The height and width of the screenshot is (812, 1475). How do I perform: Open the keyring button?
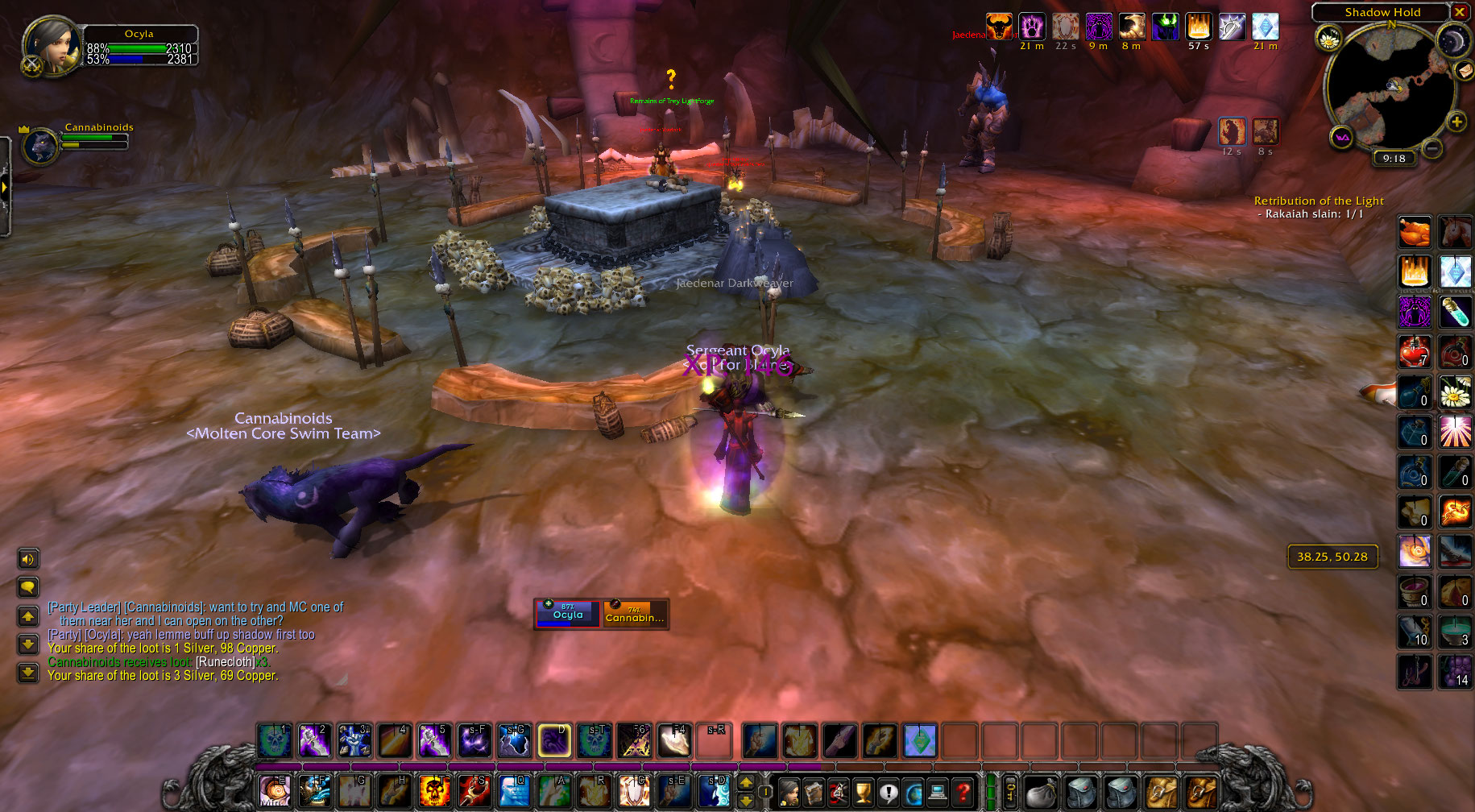(1011, 791)
